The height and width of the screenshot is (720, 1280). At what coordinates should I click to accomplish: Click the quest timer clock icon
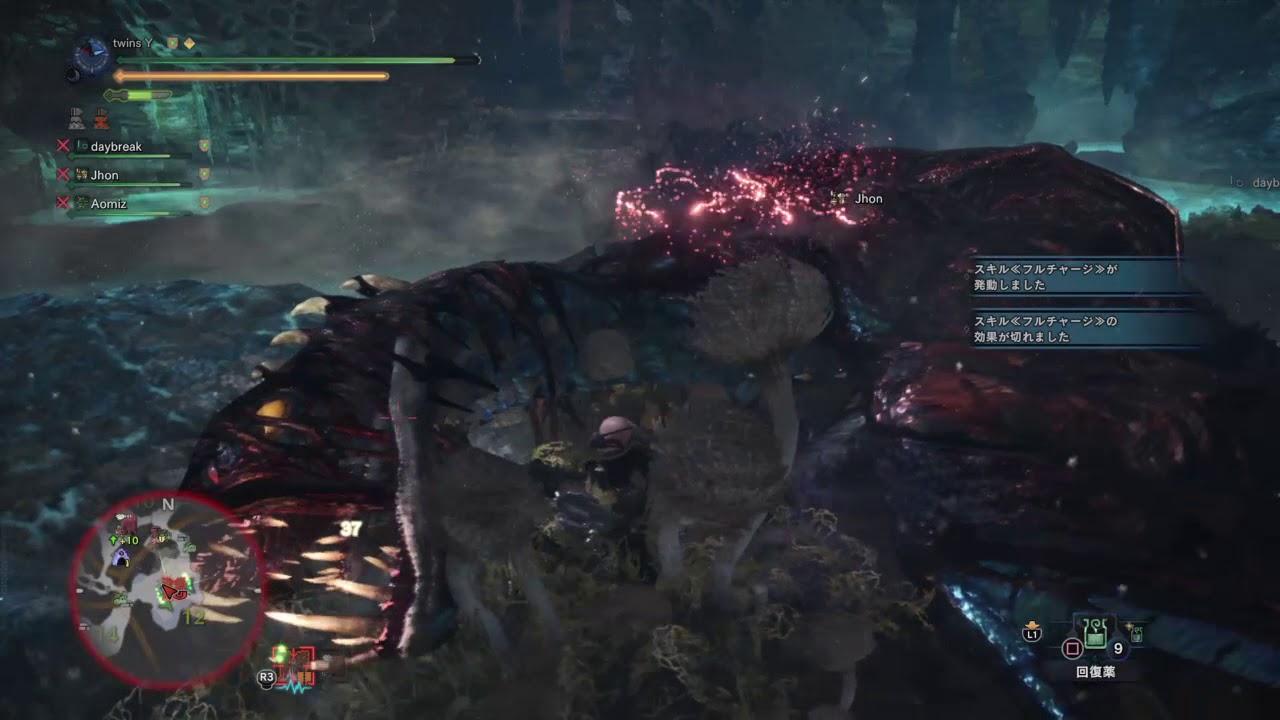point(92,54)
